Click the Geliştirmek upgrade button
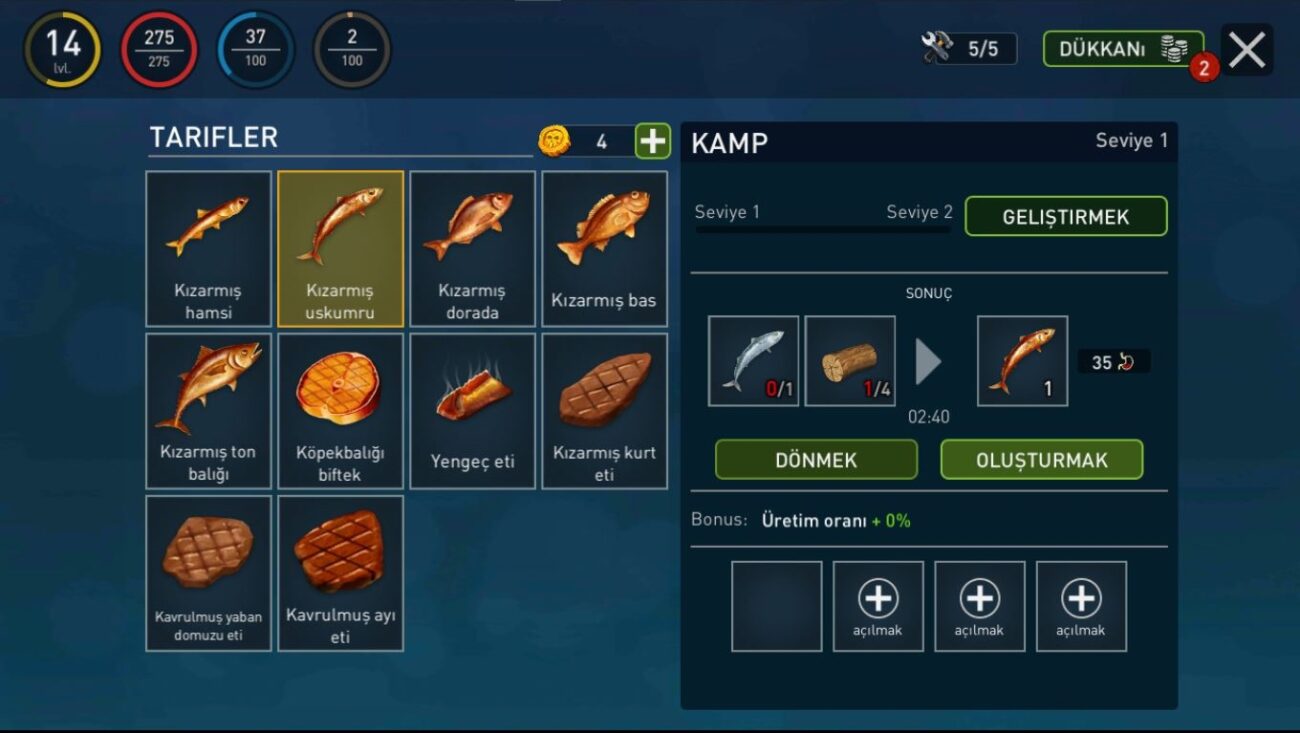1300x733 pixels. point(1065,217)
